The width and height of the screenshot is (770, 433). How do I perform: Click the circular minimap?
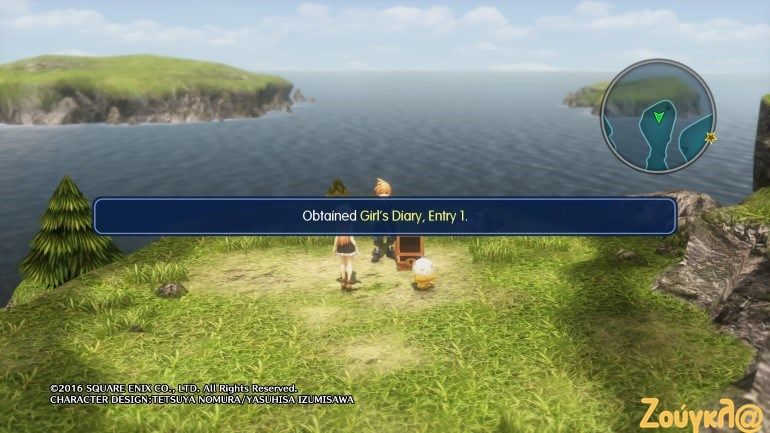pyautogui.click(x=656, y=116)
